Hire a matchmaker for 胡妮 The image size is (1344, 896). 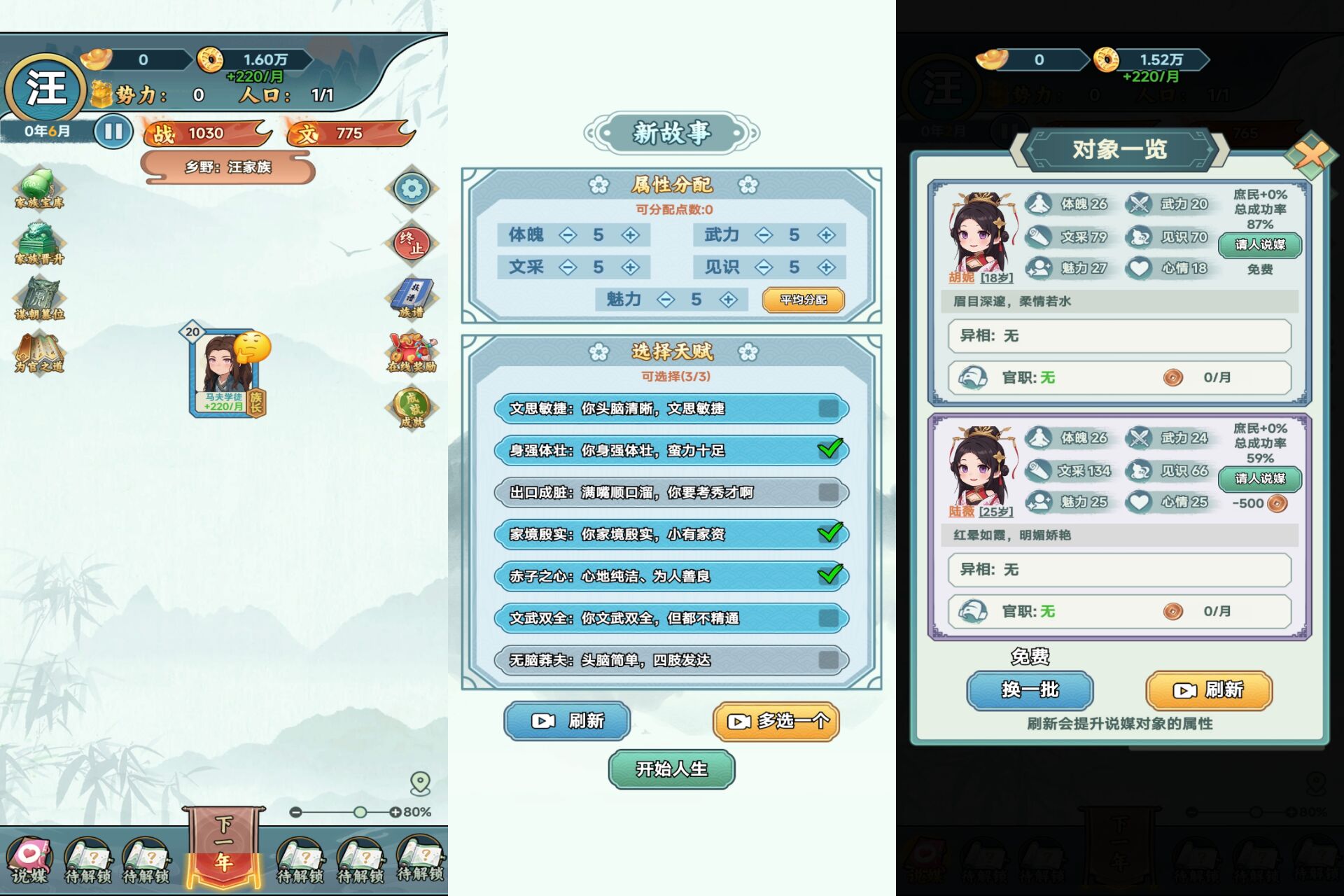coord(1259,244)
